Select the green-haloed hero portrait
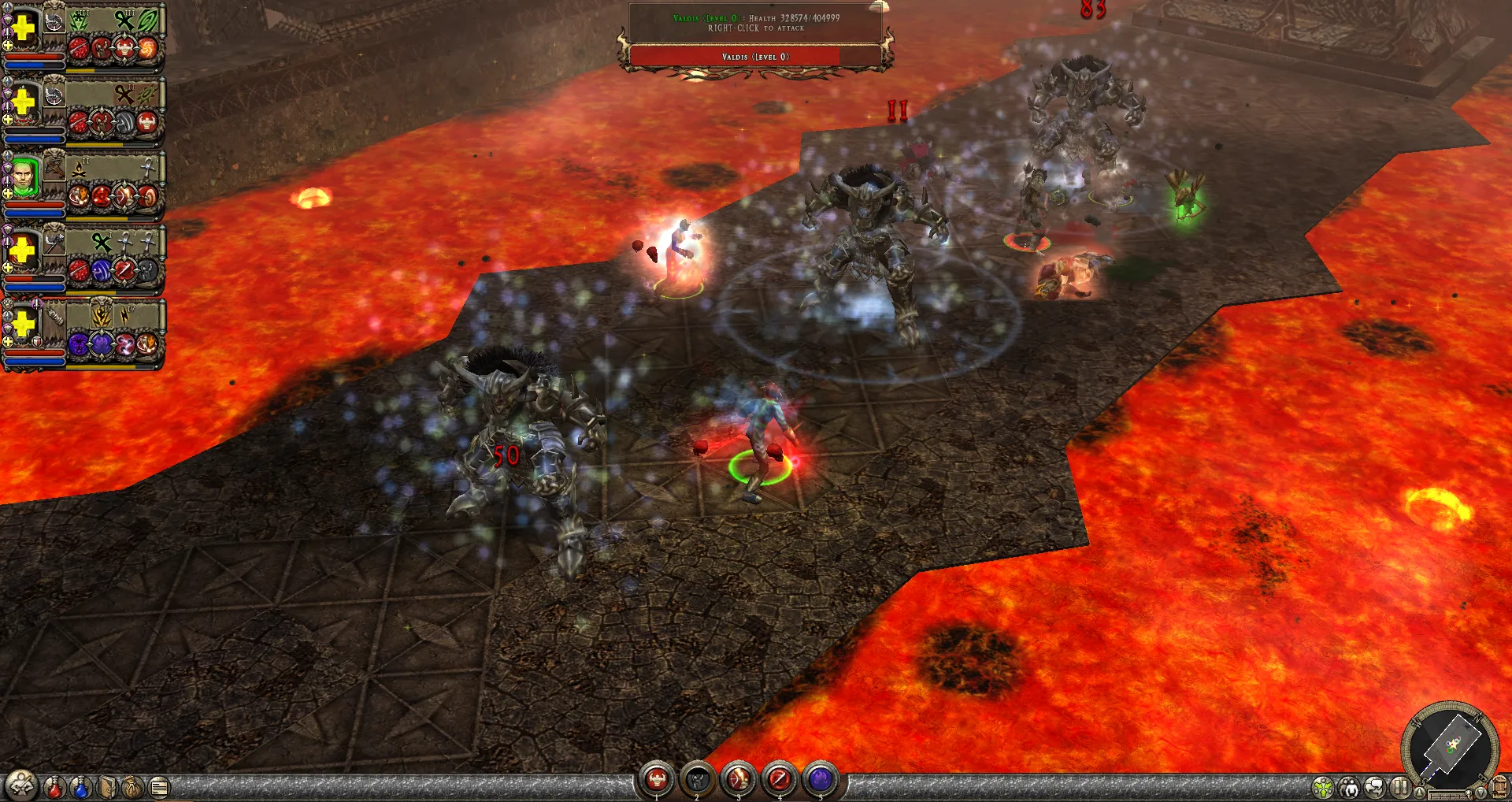The width and height of the screenshot is (1512, 802). click(x=24, y=176)
